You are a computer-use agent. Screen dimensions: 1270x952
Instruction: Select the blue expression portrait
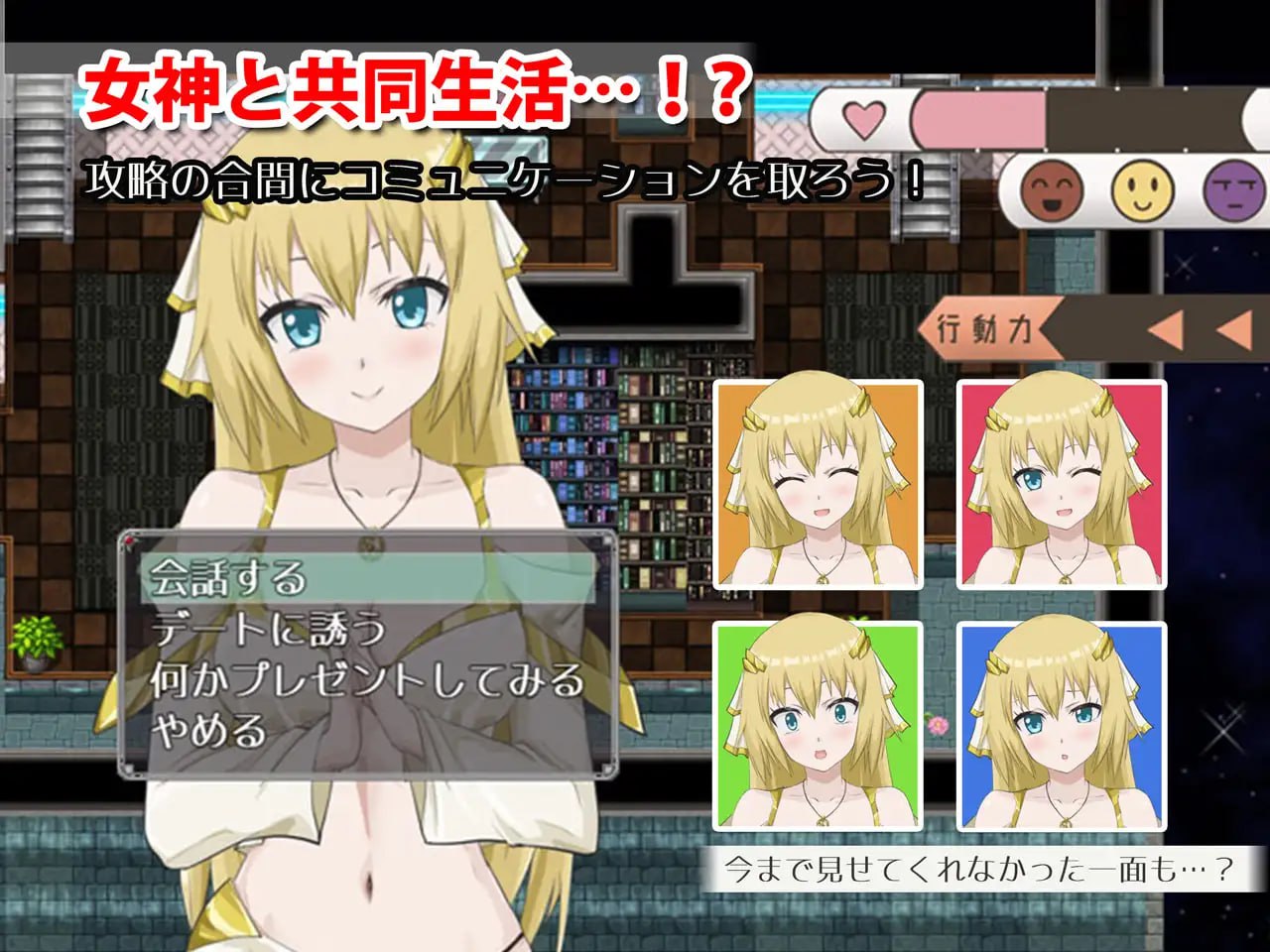coord(1062,727)
